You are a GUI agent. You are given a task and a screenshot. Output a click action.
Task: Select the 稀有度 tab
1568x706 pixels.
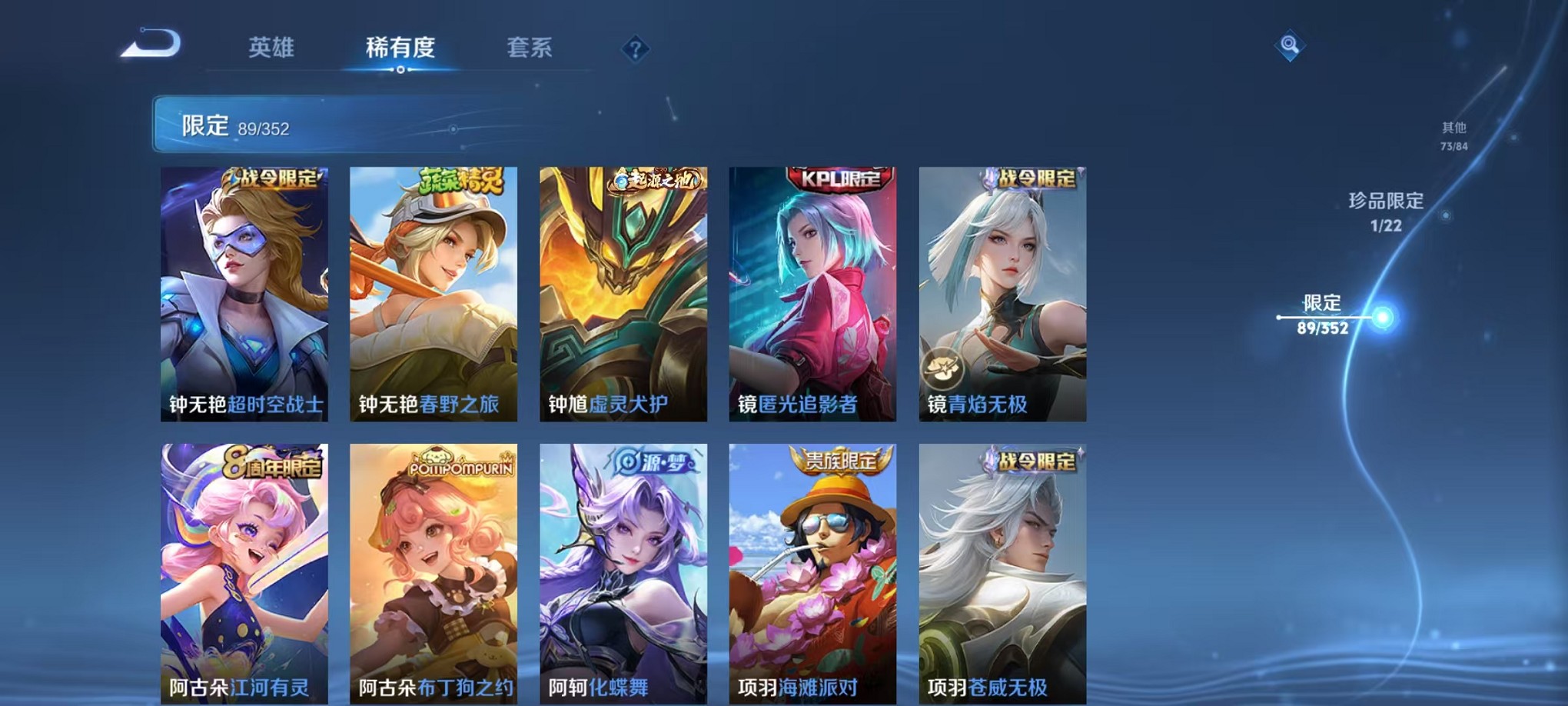pyautogui.click(x=400, y=48)
